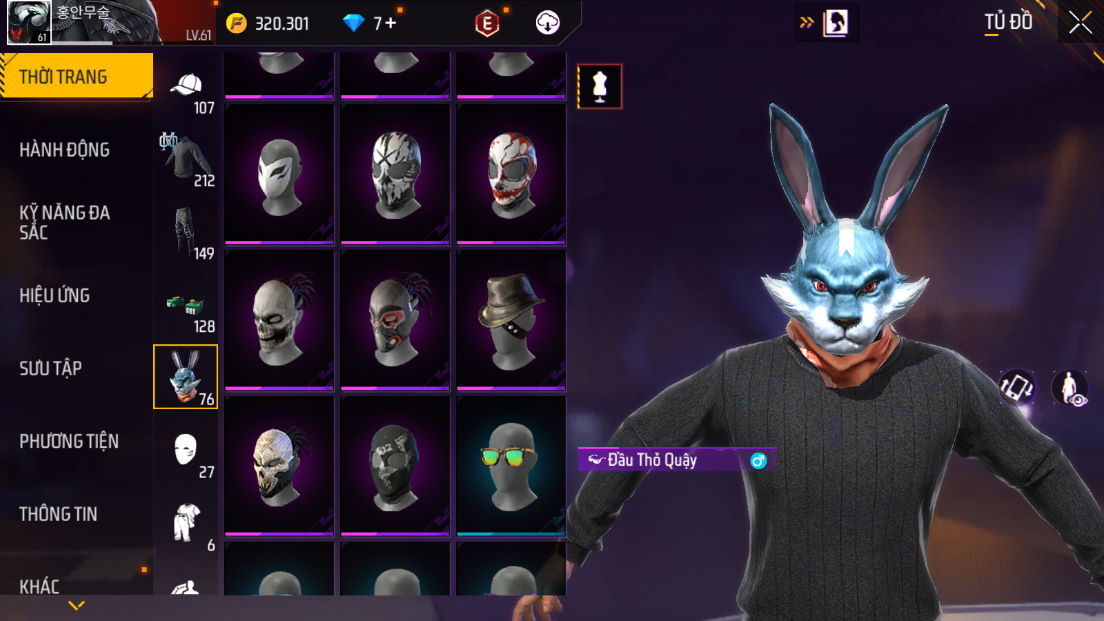Click the mannequin outfit preview icon
The height and width of the screenshot is (621, 1104).
[x=600, y=86]
